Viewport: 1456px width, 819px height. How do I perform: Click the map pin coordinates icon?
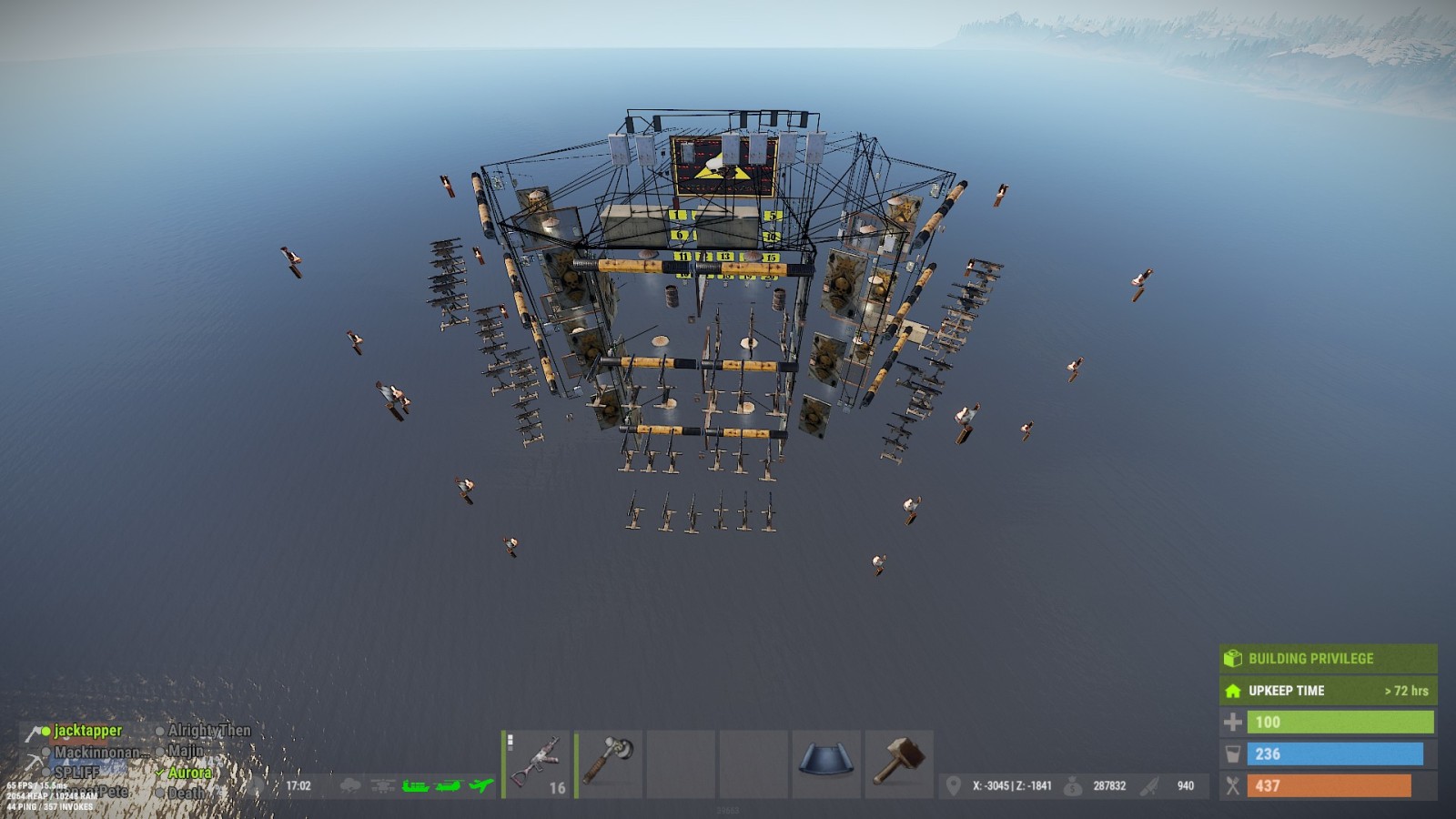[953, 786]
